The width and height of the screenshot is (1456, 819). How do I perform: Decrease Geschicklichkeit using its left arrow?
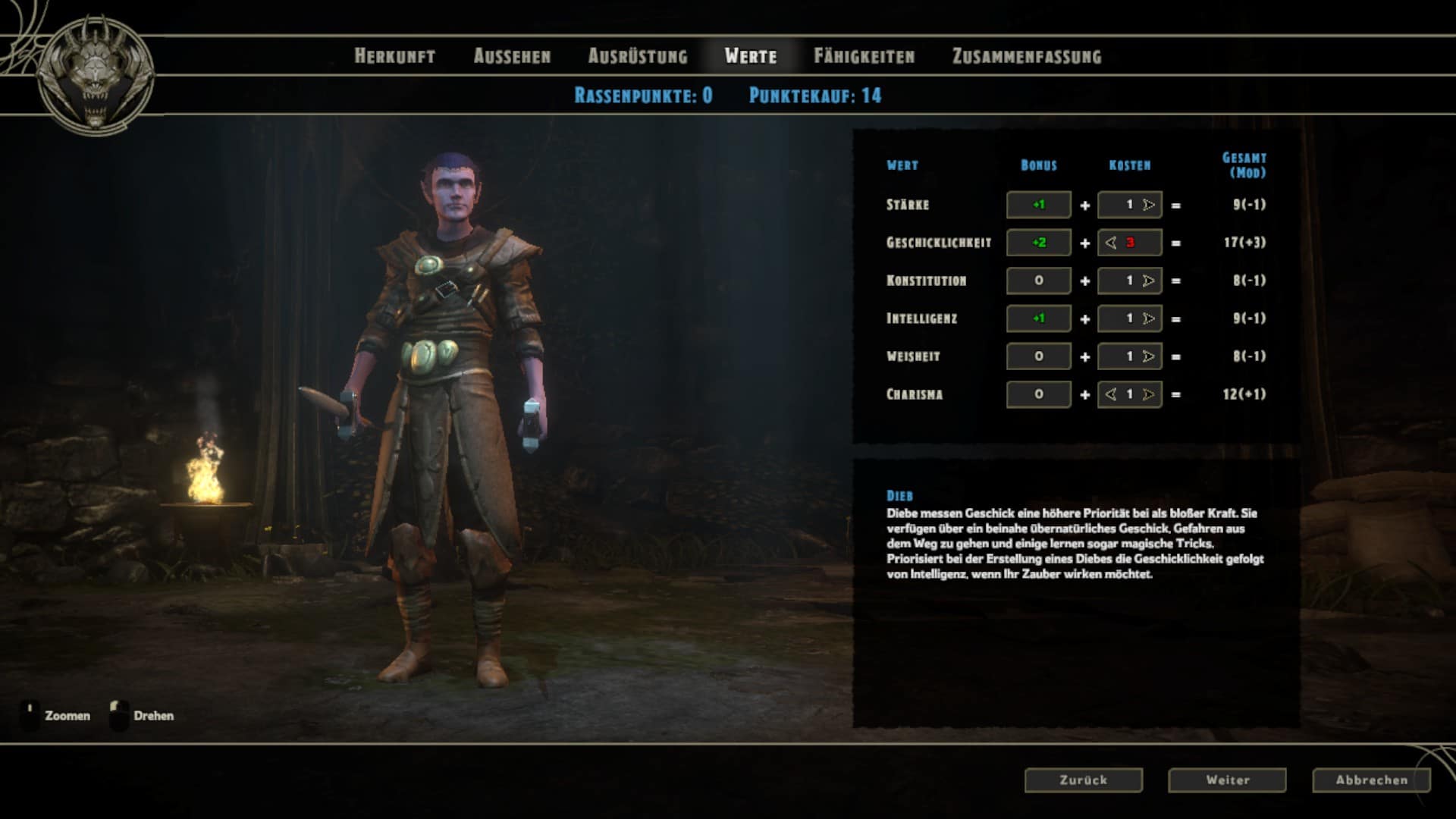point(1111,243)
